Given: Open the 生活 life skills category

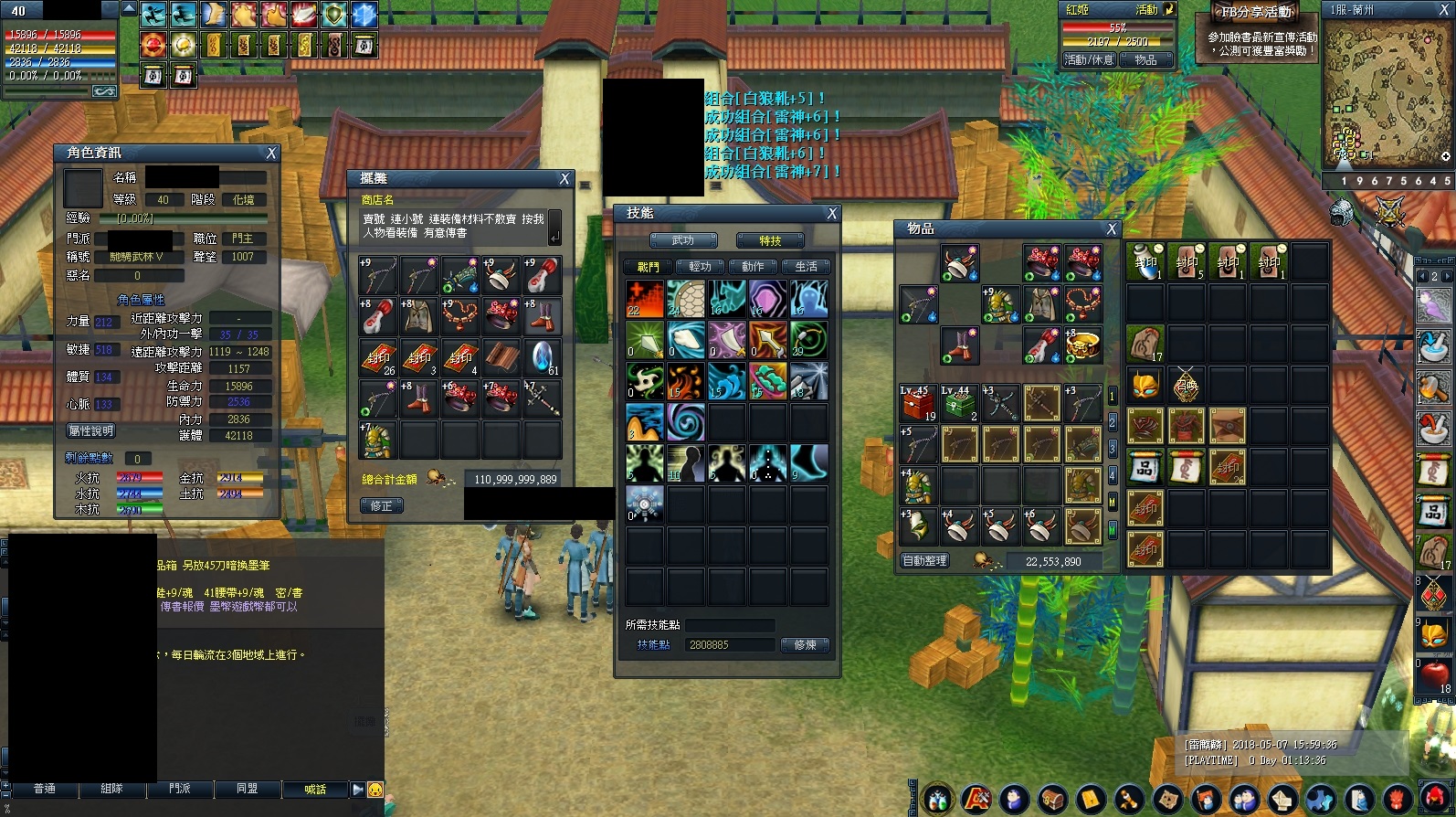Looking at the screenshot, I should click(806, 267).
